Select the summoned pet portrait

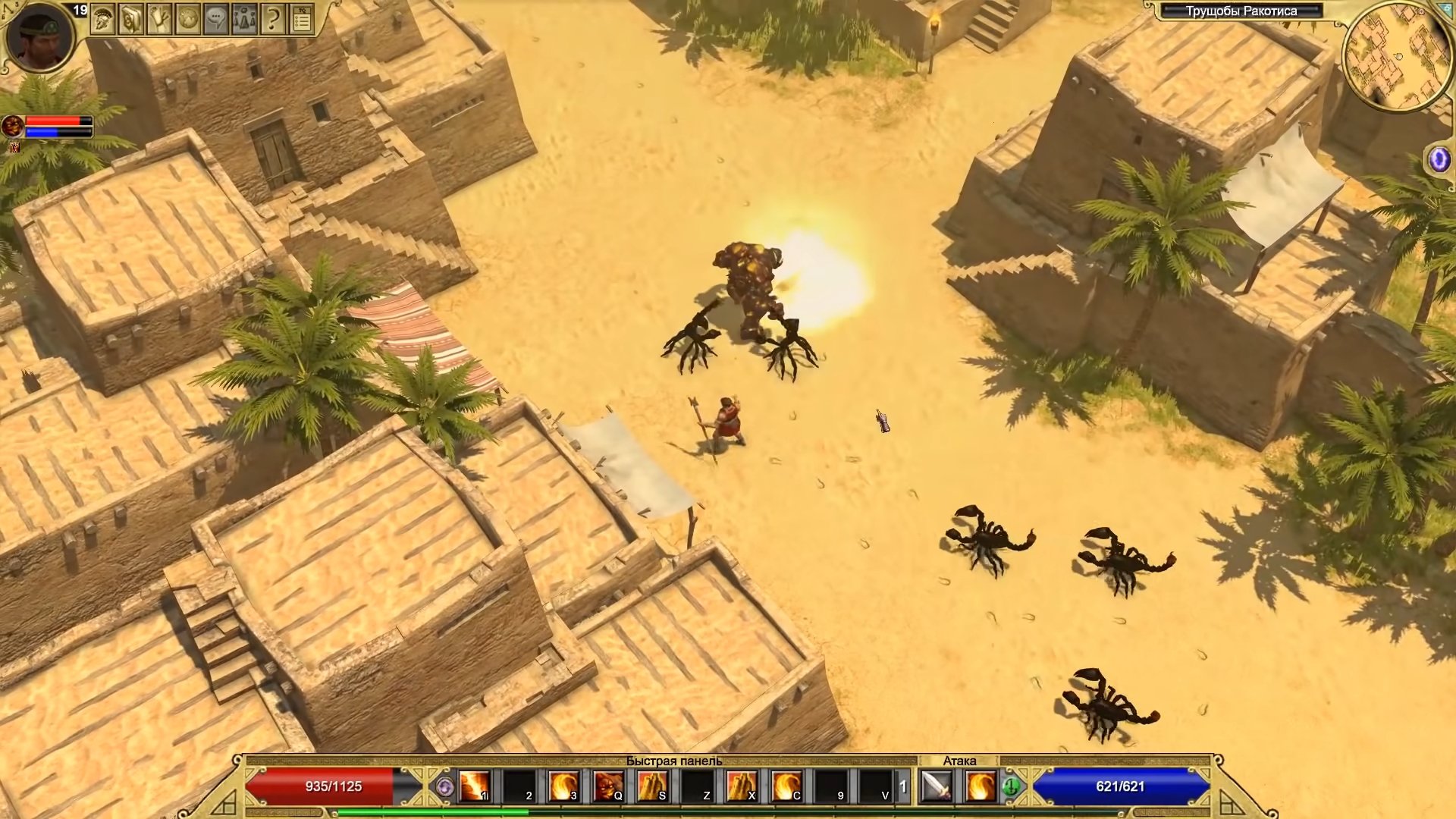[12, 125]
